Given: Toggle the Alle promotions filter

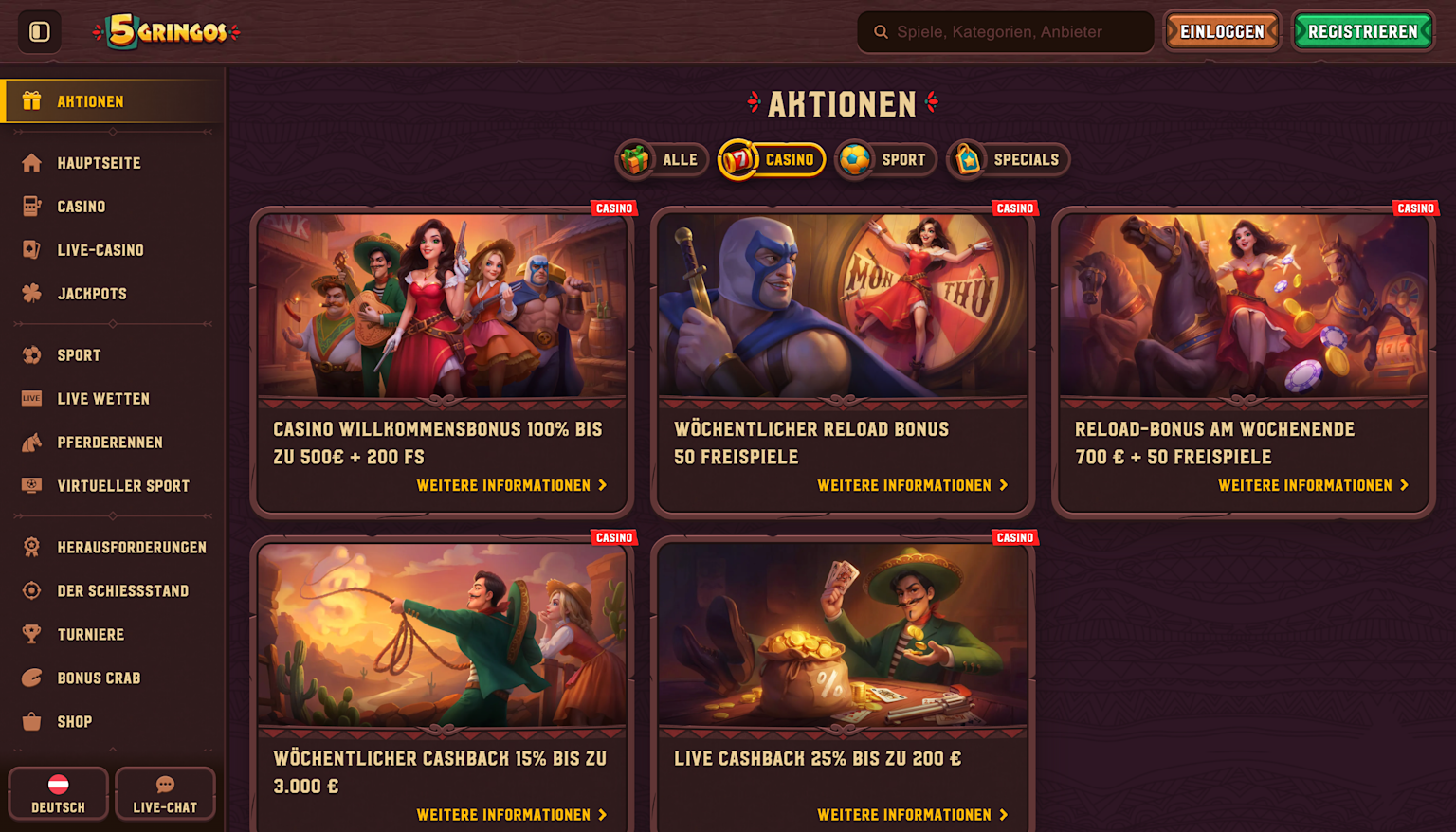Looking at the screenshot, I should tap(662, 159).
